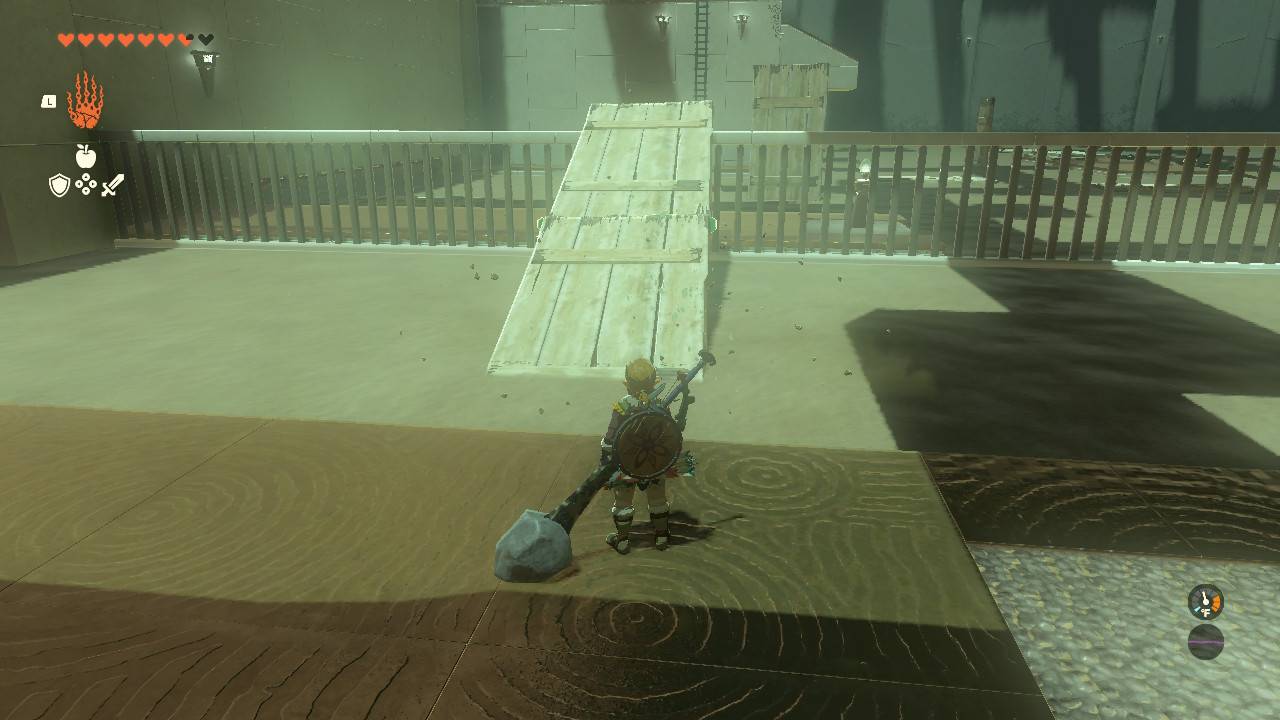Click the temperature gauge showing °F
The image size is (1280, 720).
point(1205,601)
